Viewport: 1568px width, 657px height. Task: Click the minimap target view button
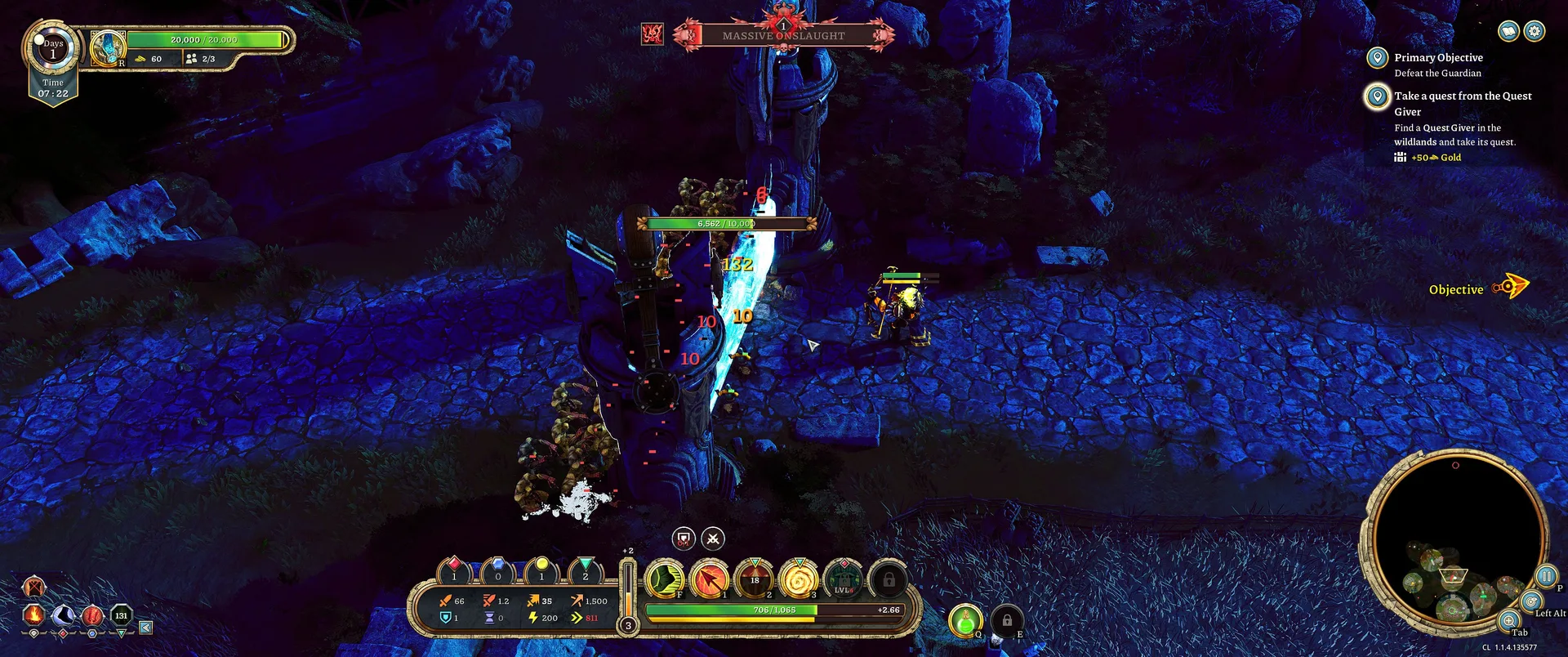(1531, 601)
